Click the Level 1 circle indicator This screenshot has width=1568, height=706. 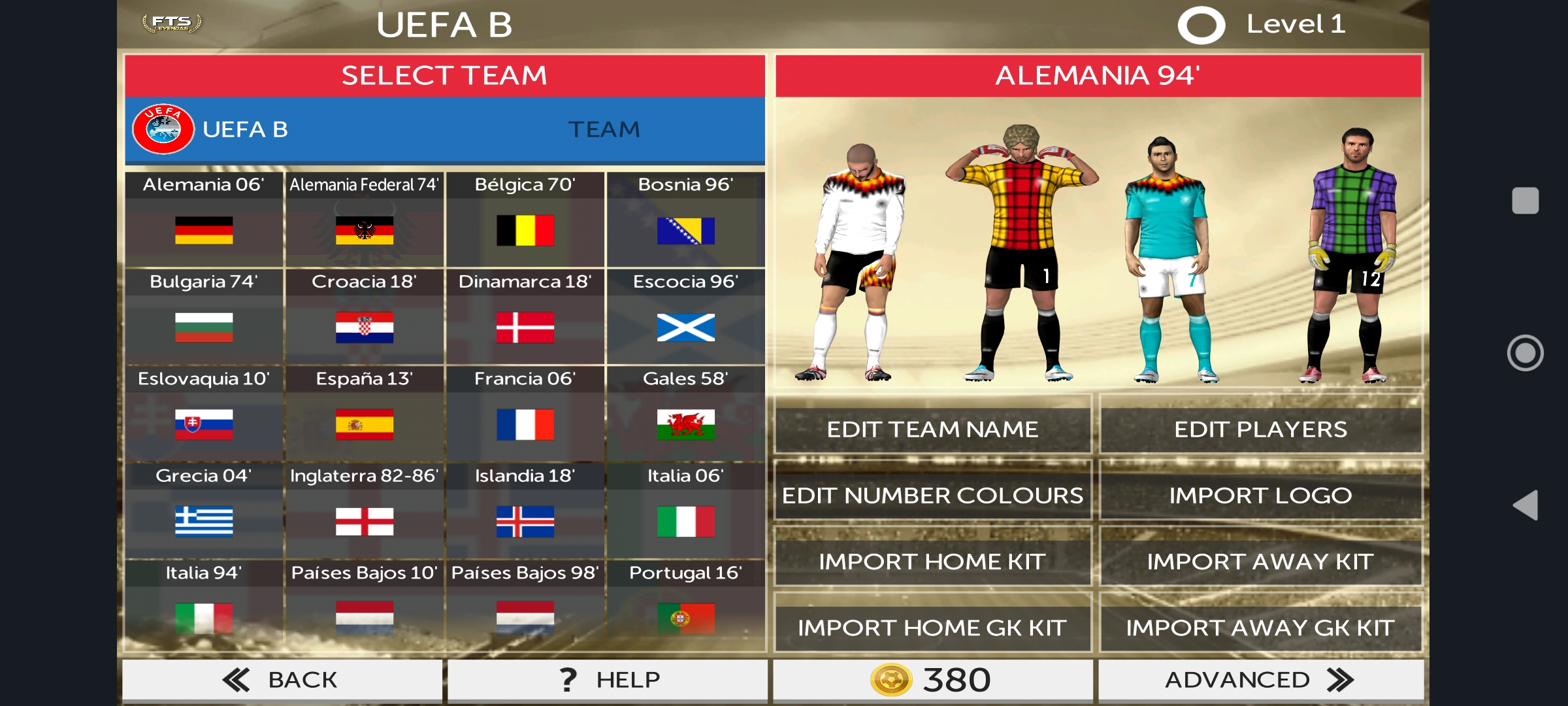[1201, 25]
